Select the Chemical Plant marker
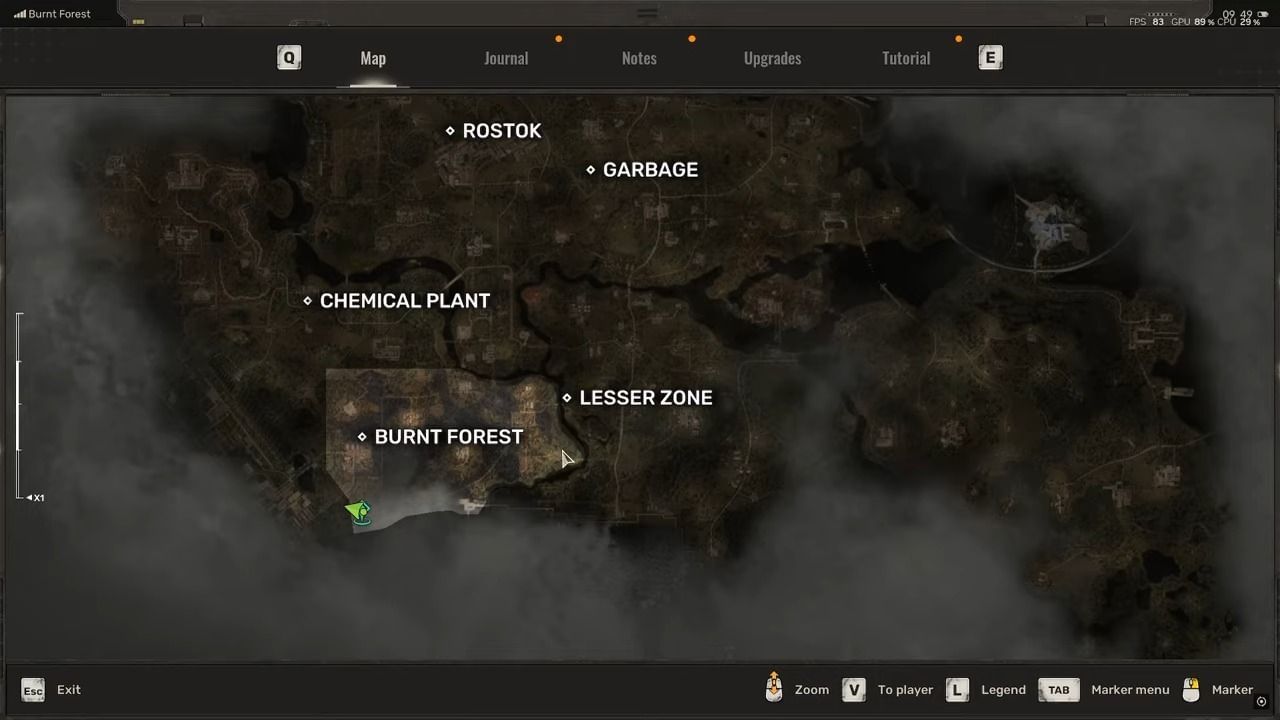 [307, 300]
